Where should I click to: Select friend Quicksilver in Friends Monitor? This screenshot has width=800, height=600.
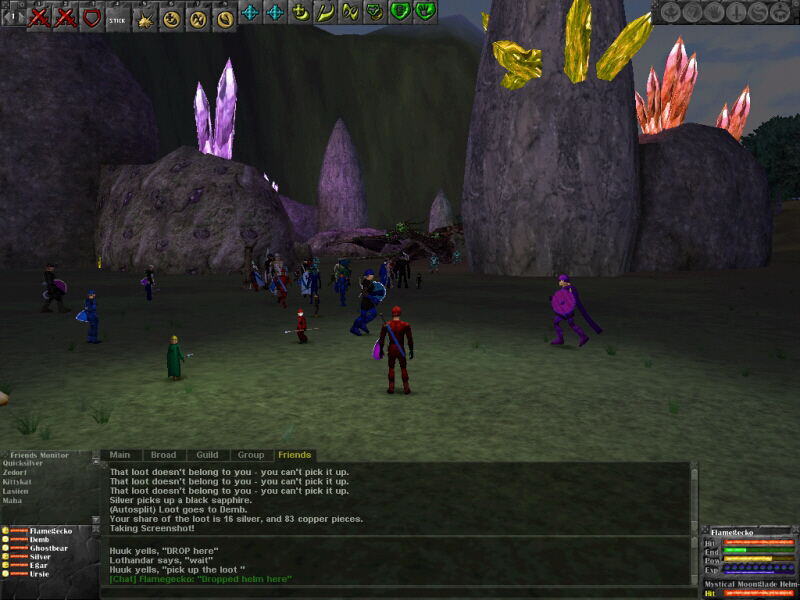coord(23,464)
